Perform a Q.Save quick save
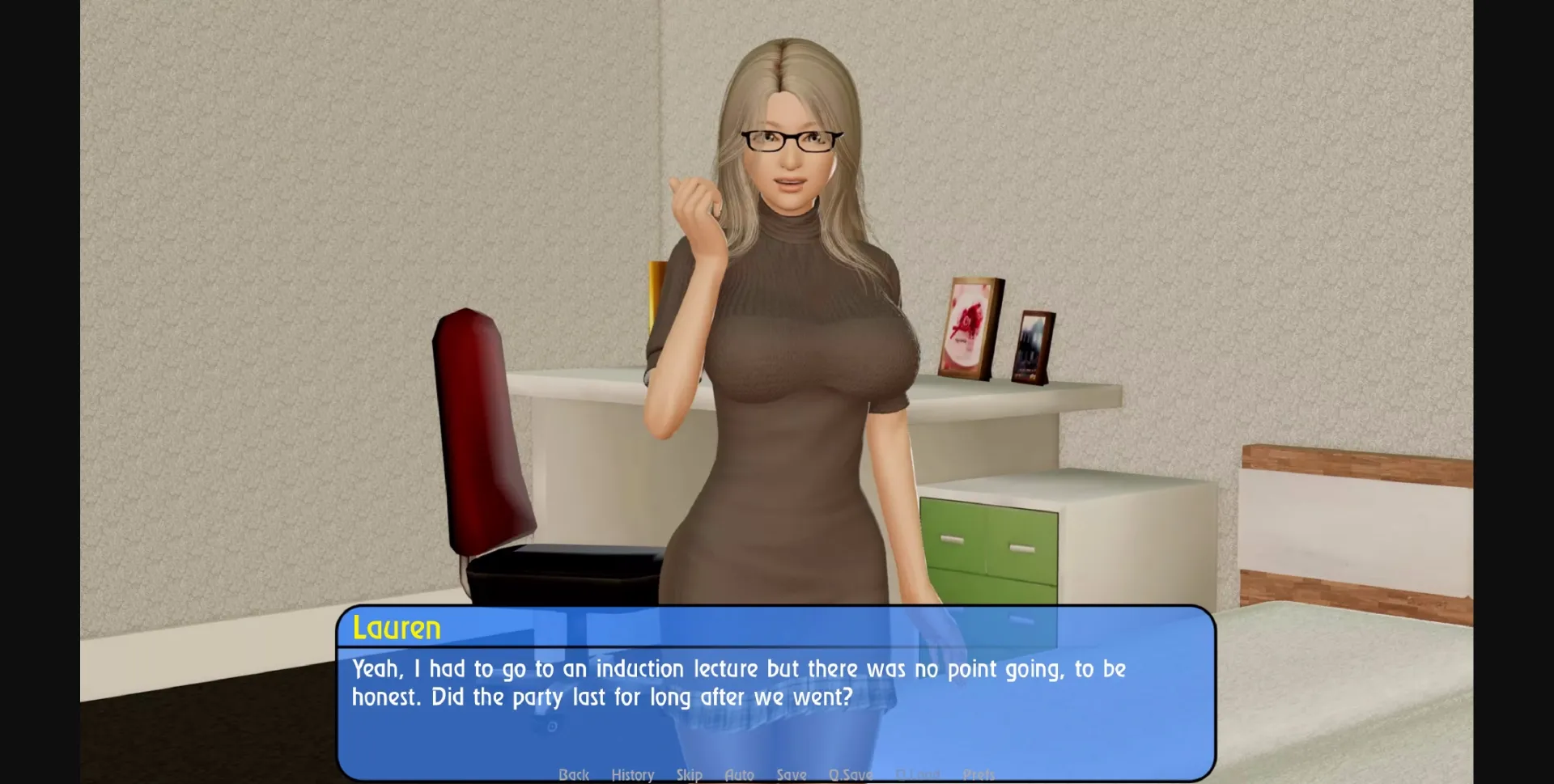 tap(851, 773)
